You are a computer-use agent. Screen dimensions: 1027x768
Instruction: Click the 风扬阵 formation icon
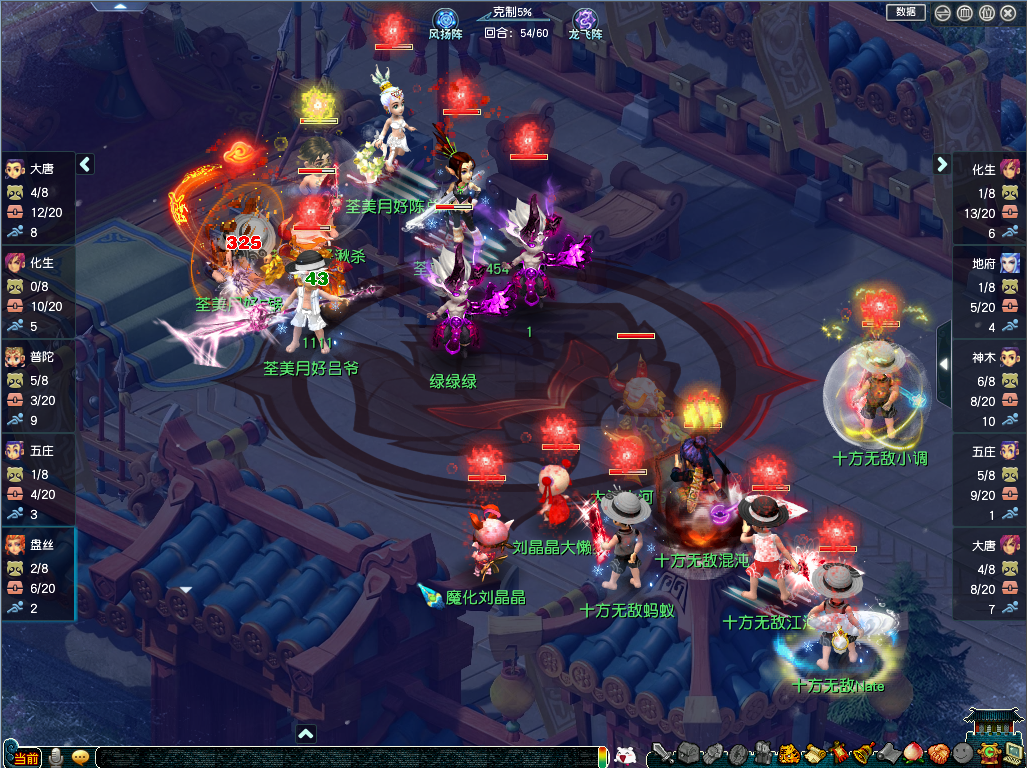coord(445,20)
